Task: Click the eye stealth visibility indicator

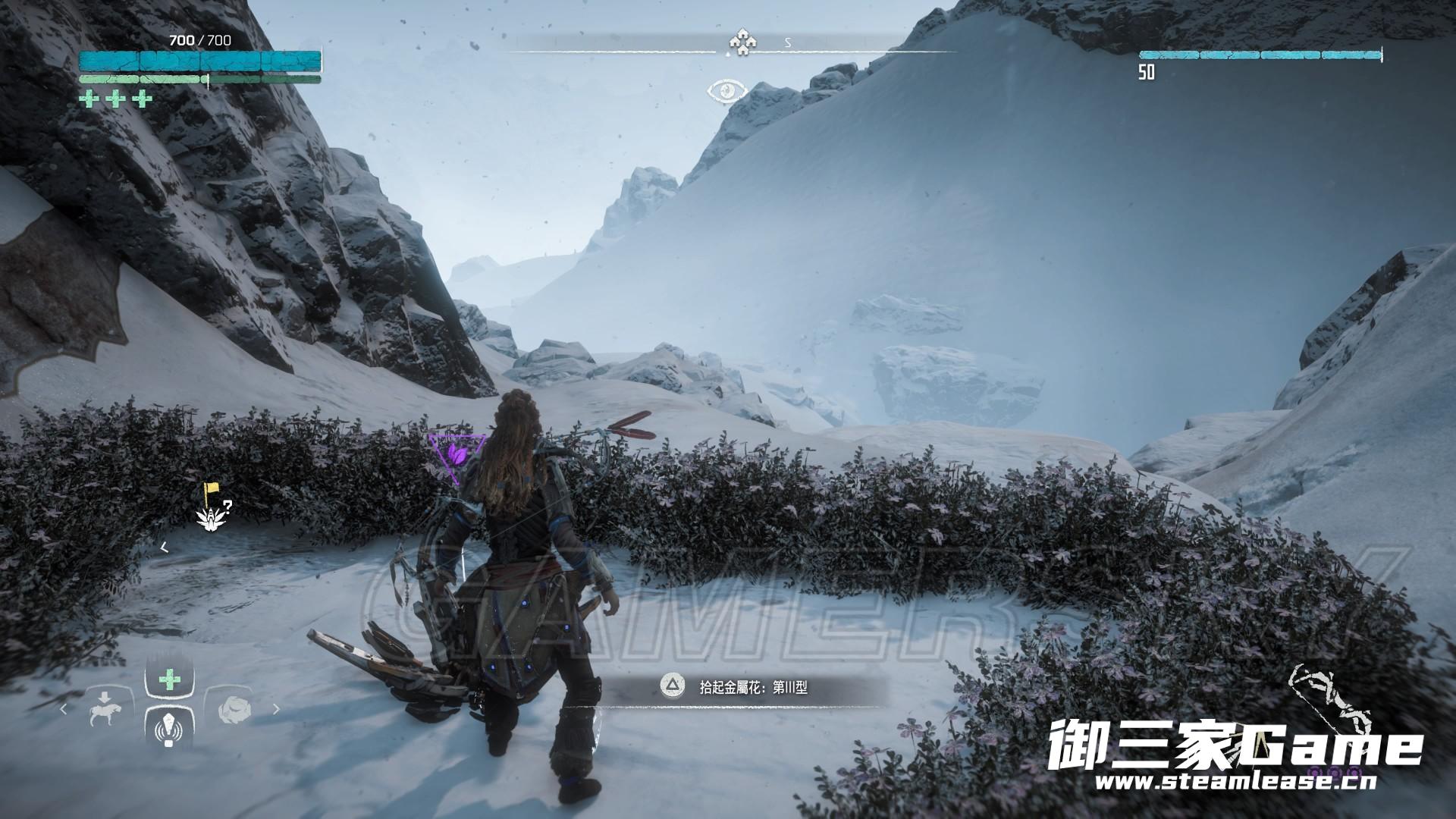Action: point(727,92)
